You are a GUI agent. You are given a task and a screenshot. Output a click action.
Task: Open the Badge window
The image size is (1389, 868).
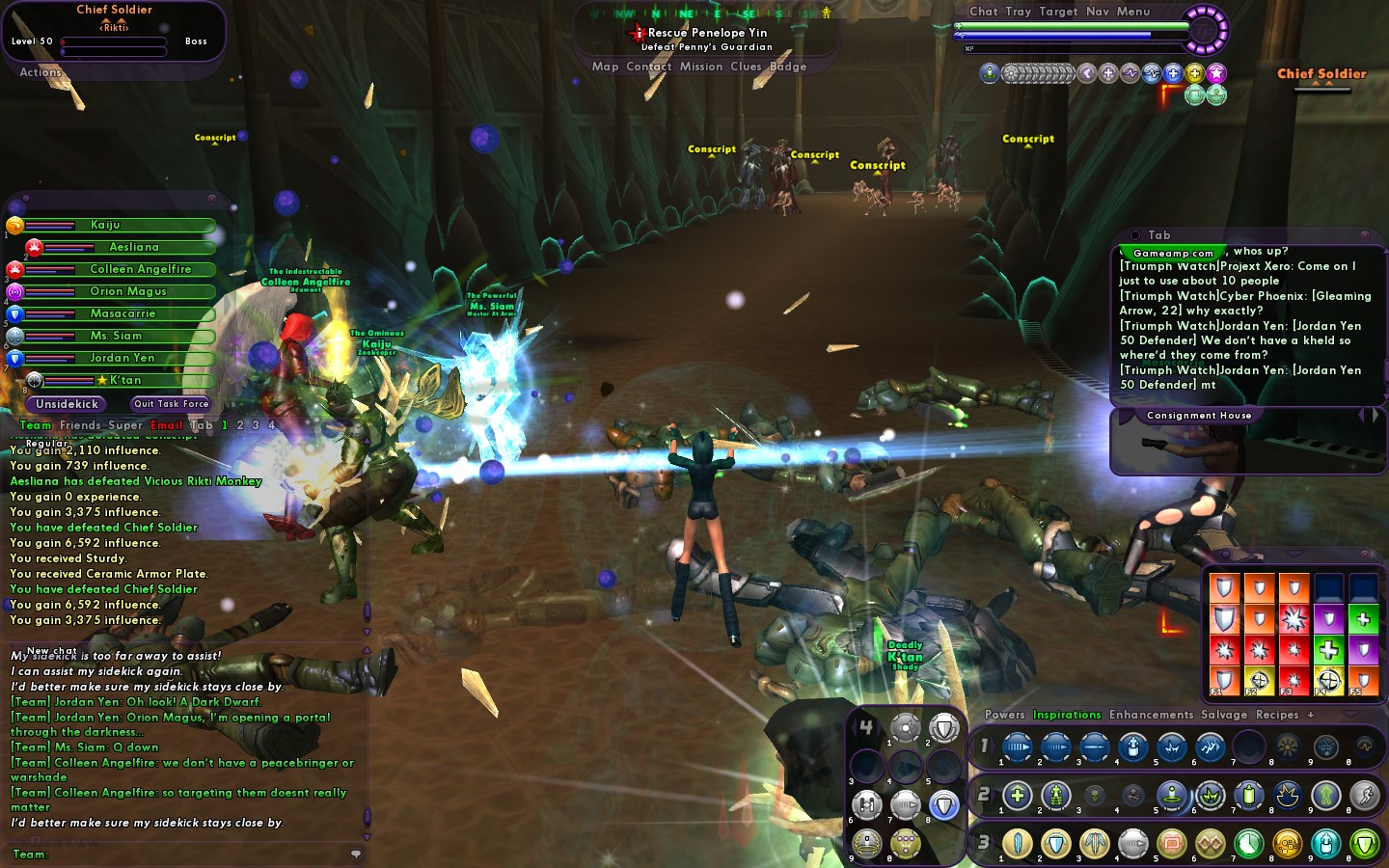pos(788,67)
